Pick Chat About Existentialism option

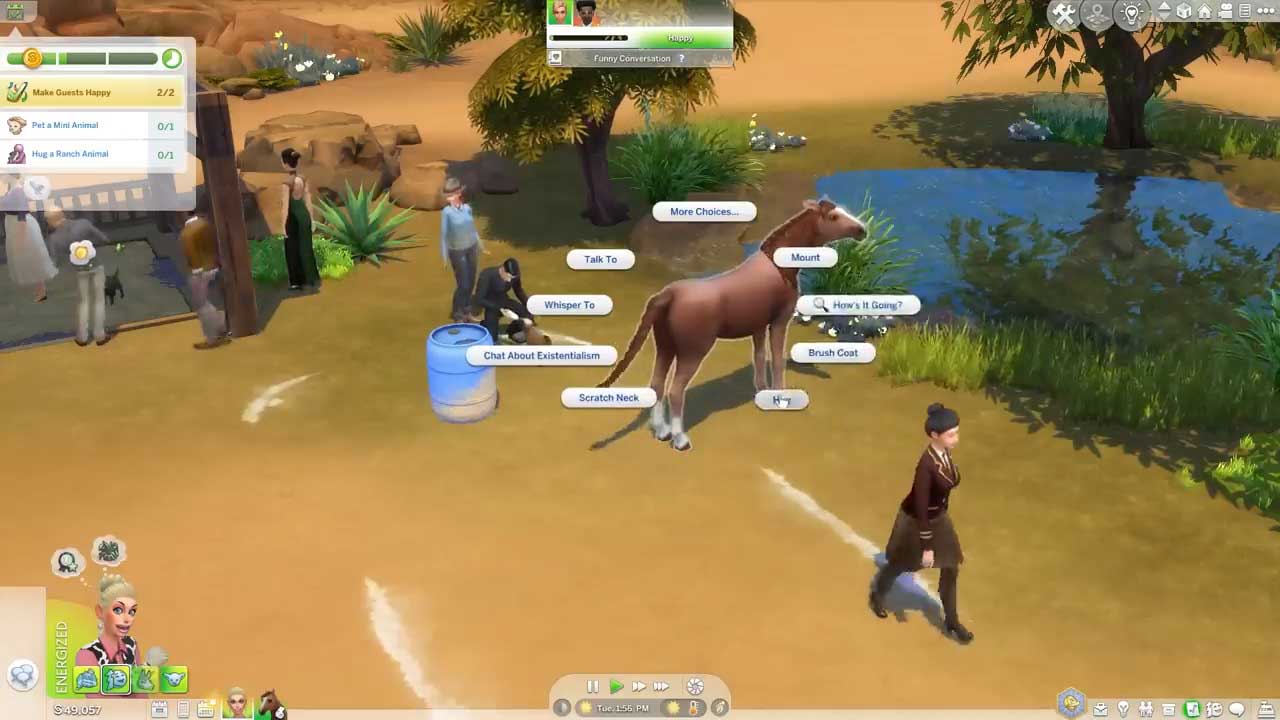(x=541, y=355)
